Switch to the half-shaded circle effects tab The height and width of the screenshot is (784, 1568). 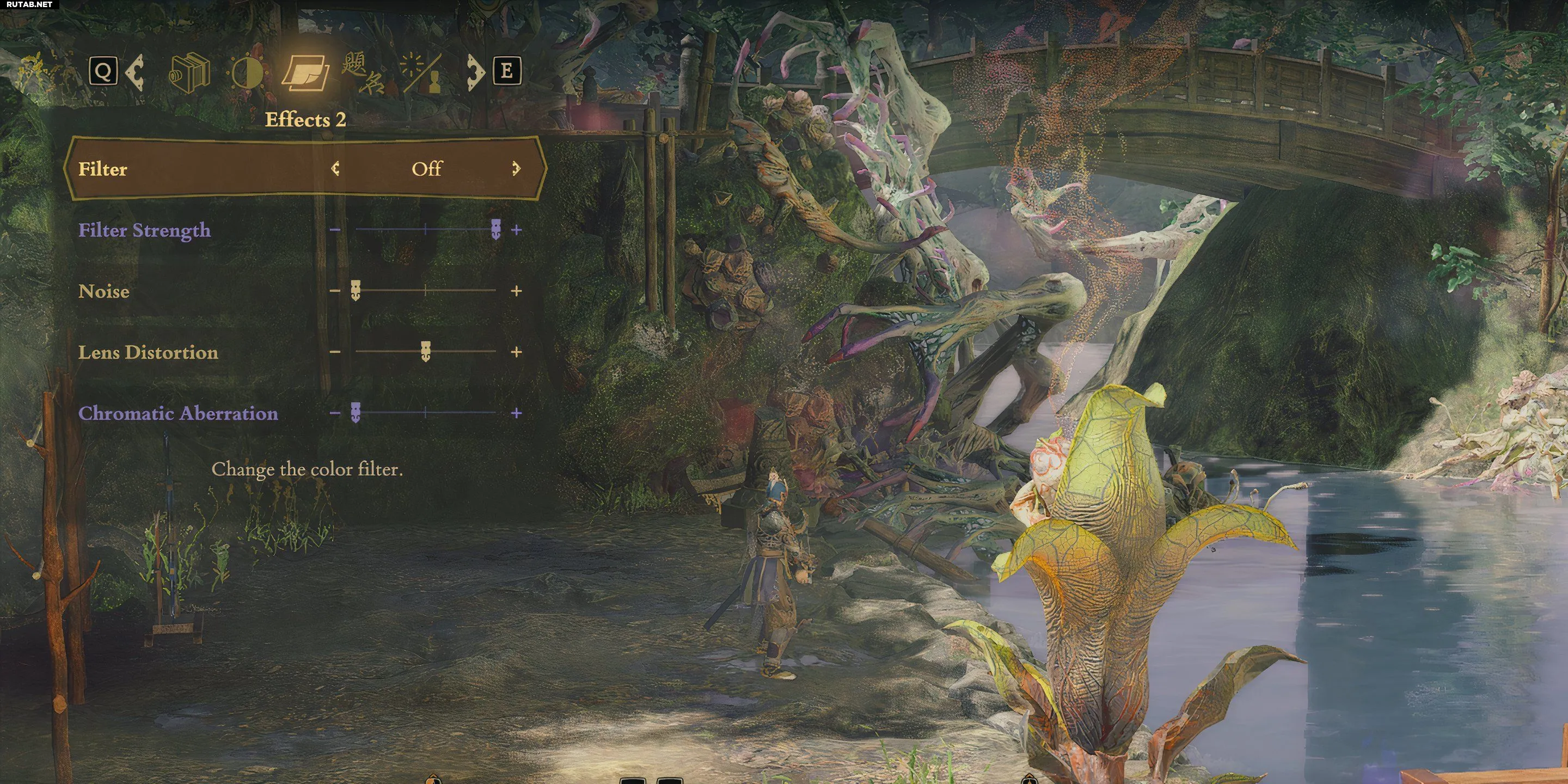[x=248, y=73]
